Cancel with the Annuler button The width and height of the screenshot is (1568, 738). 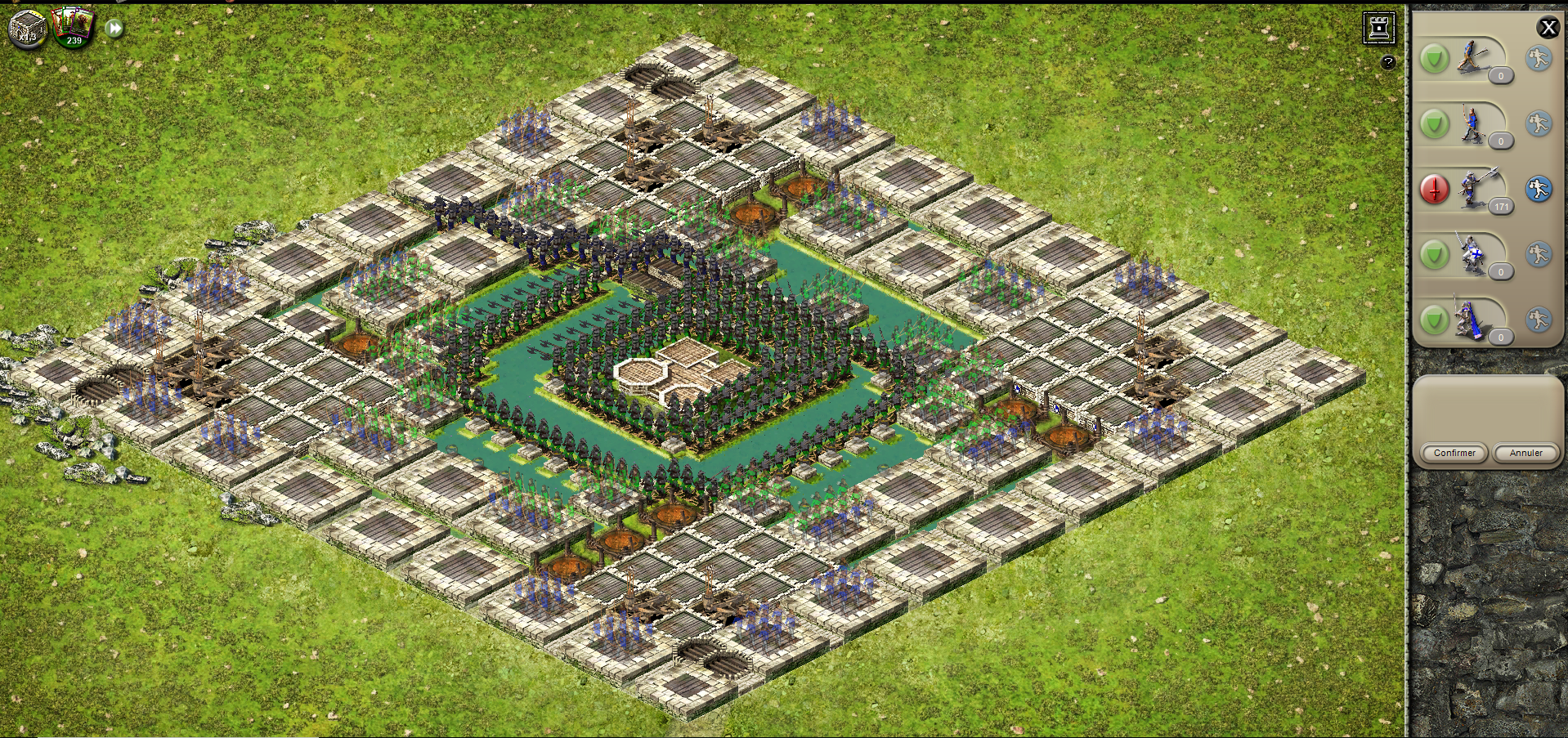1525,453
